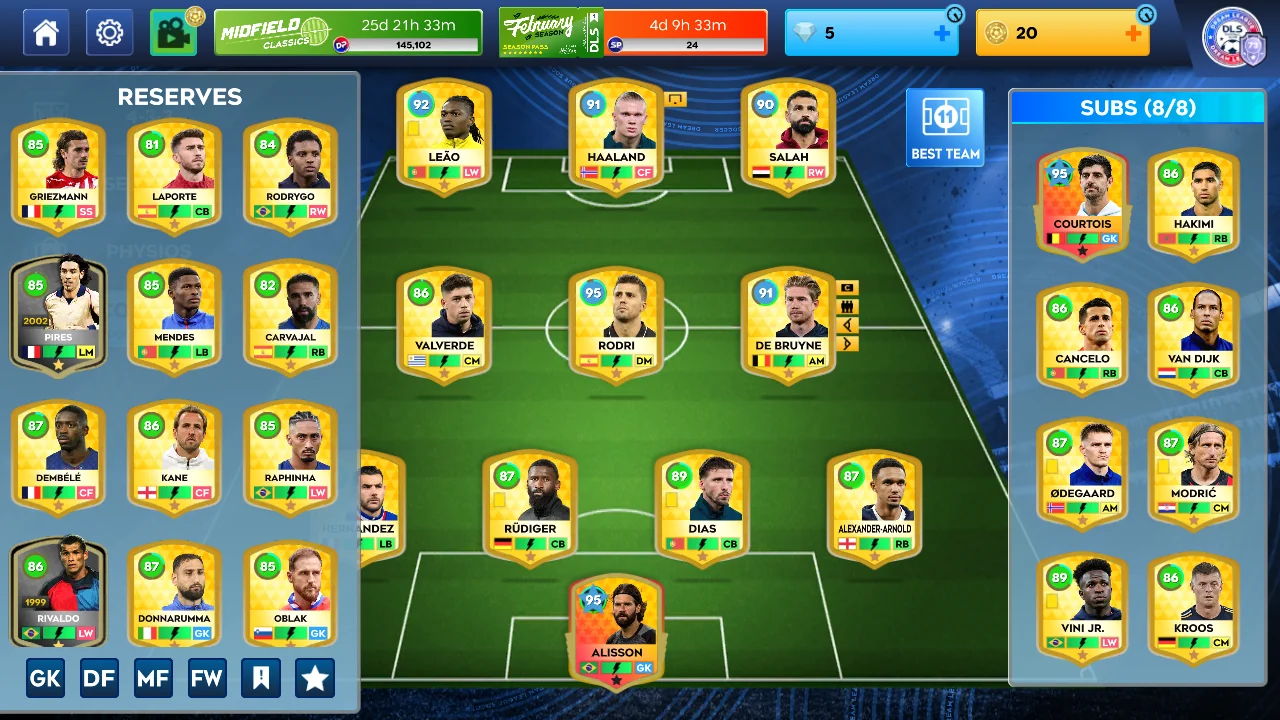Screen dimensions: 1280x720
Task: Open the February Season Pass banner
Action: [x=633, y=33]
